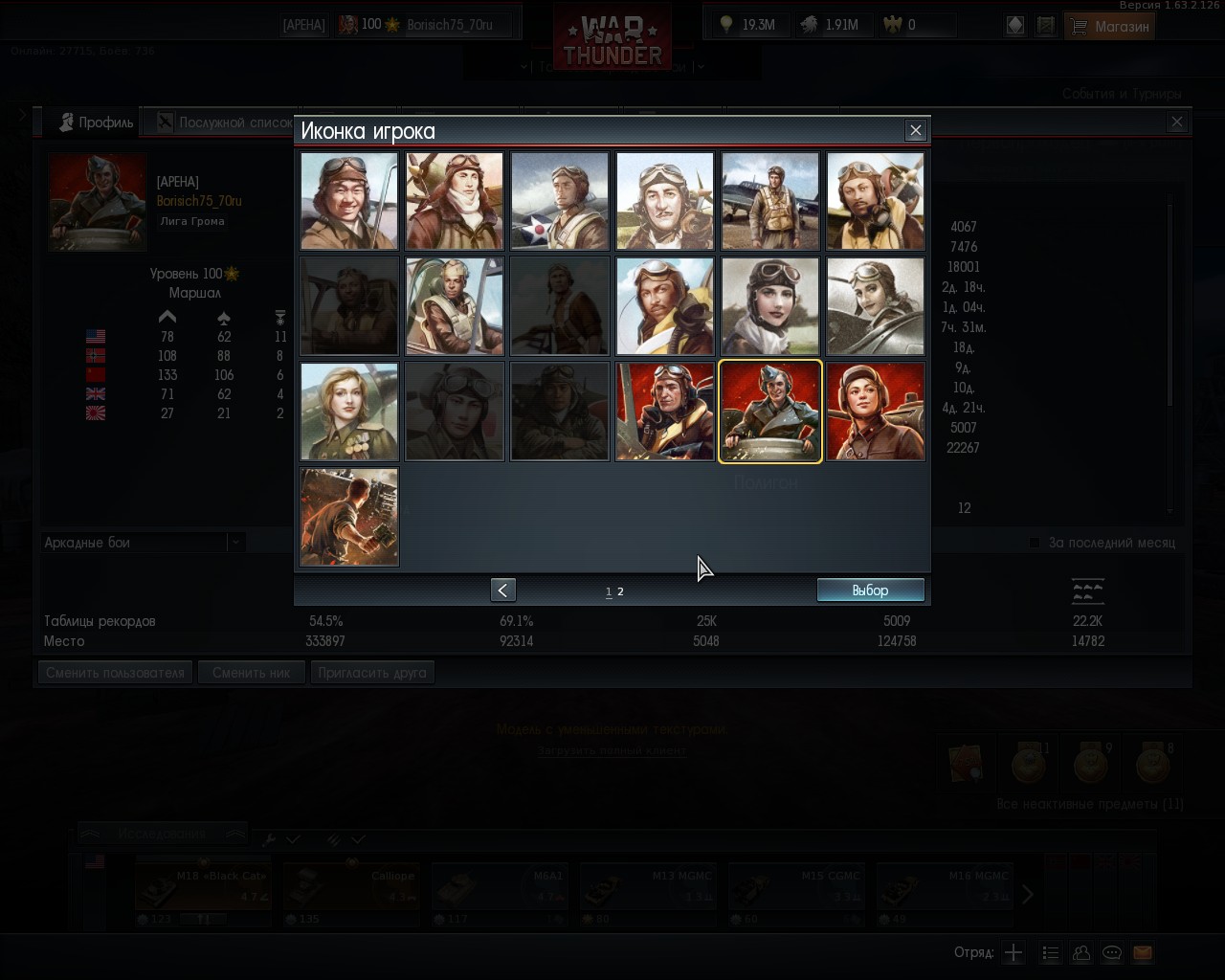Viewport: 1225px width, 980px height.
Task: Select the highlighted tank commander icon
Action: [770, 412]
